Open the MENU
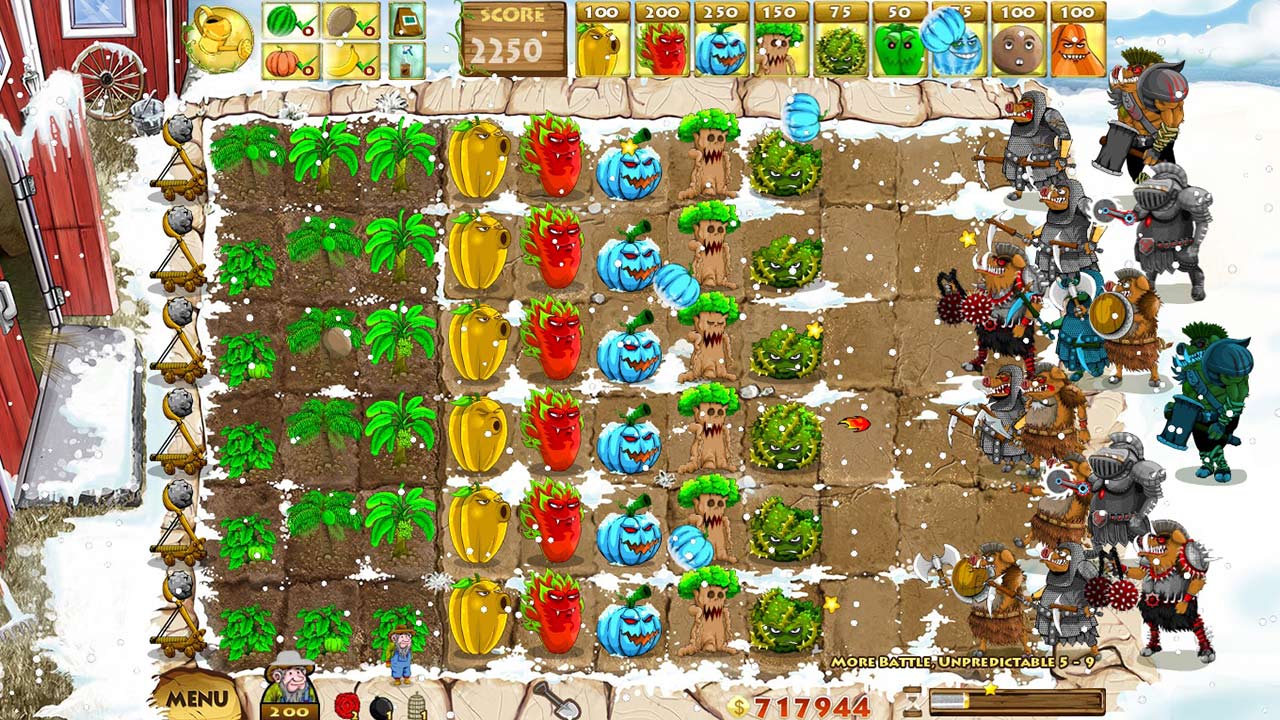The height and width of the screenshot is (720, 1280). [x=200, y=698]
